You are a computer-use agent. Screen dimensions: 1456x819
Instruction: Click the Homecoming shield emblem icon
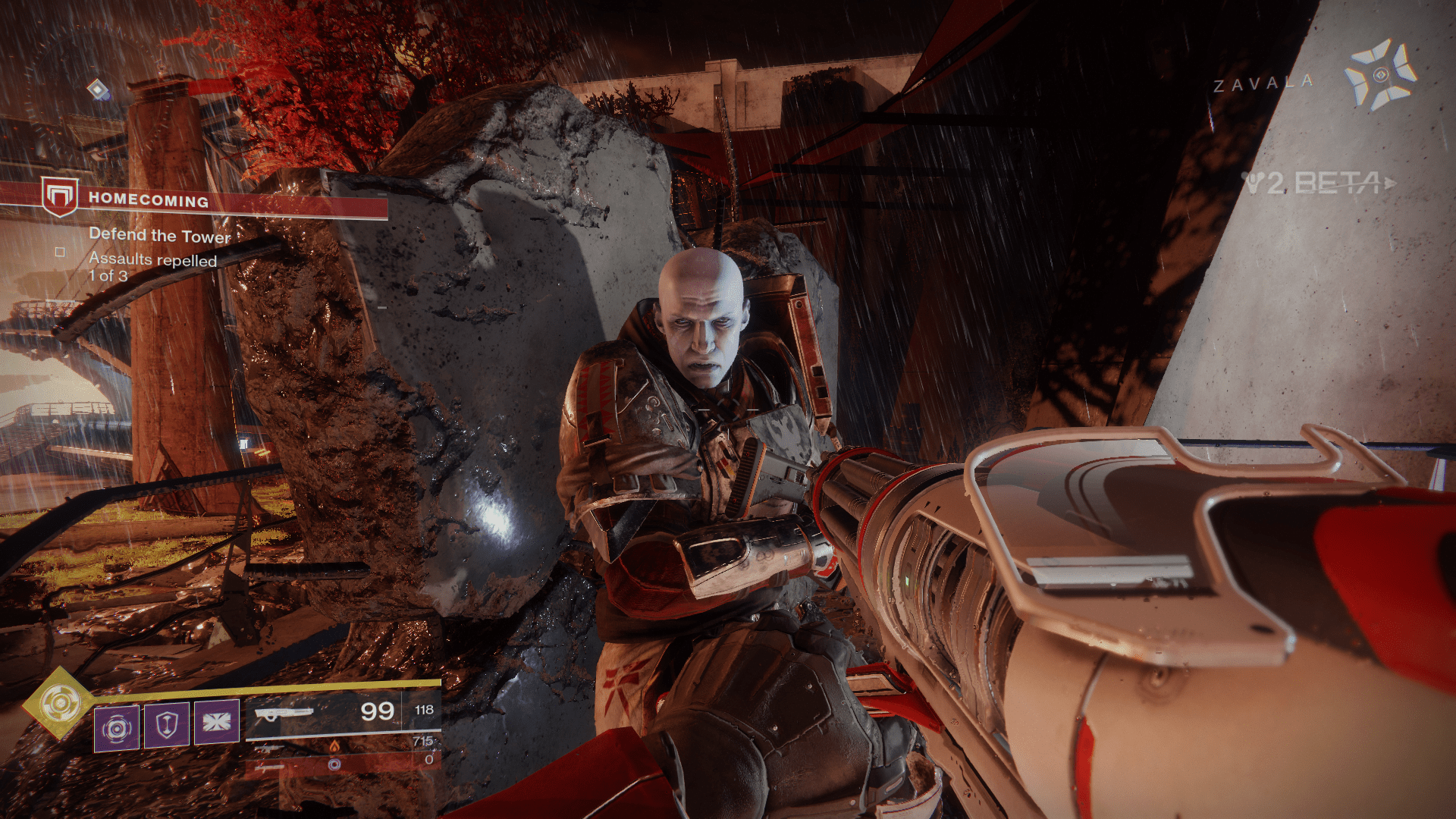point(59,196)
